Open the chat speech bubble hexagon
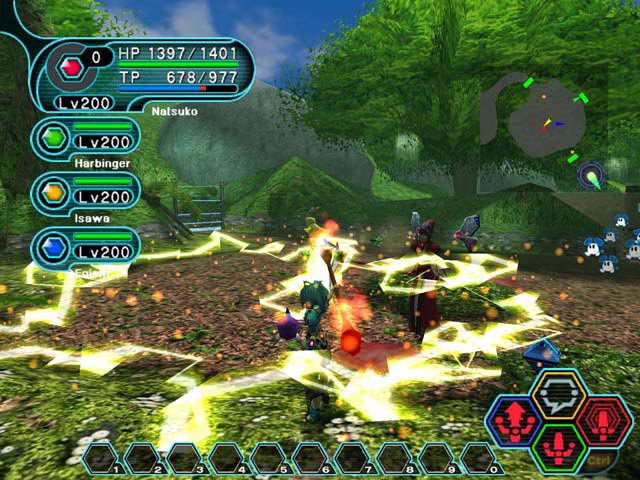Screen dimensions: 640x480 pyautogui.click(x=558, y=394)
